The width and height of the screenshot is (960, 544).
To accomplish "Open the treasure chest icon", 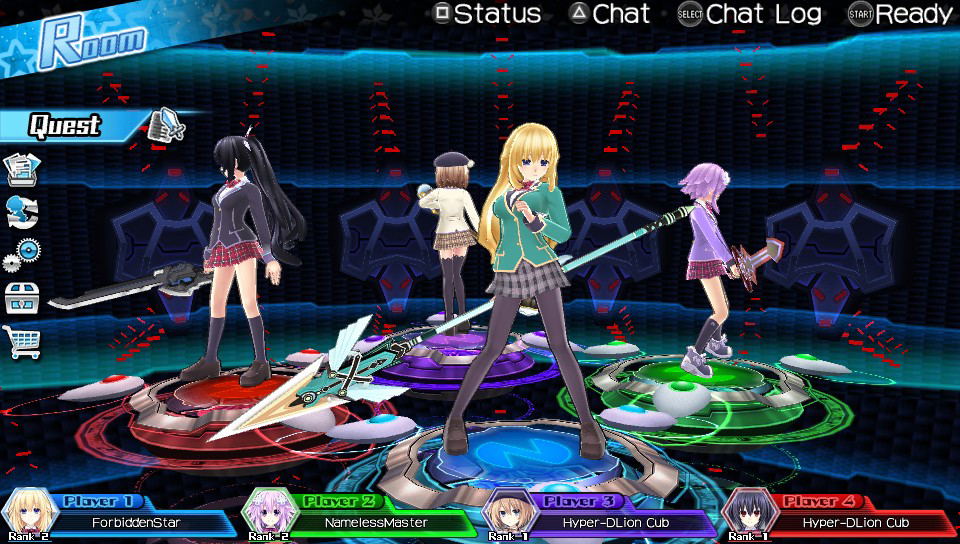I will tap(22, 297).
